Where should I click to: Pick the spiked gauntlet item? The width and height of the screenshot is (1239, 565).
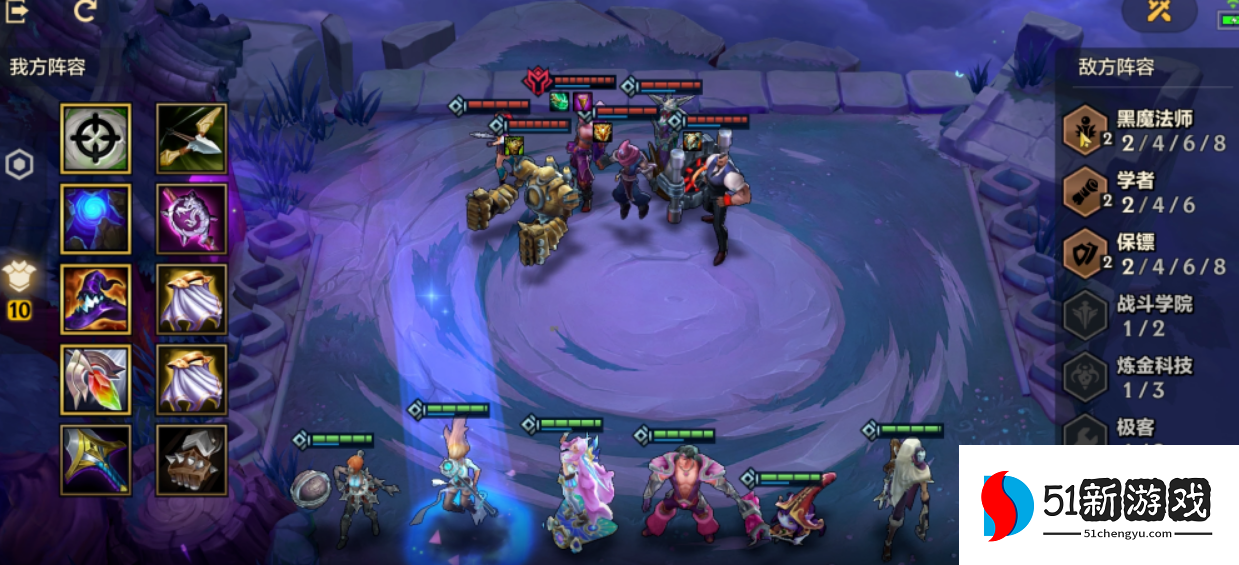point(191,459)
